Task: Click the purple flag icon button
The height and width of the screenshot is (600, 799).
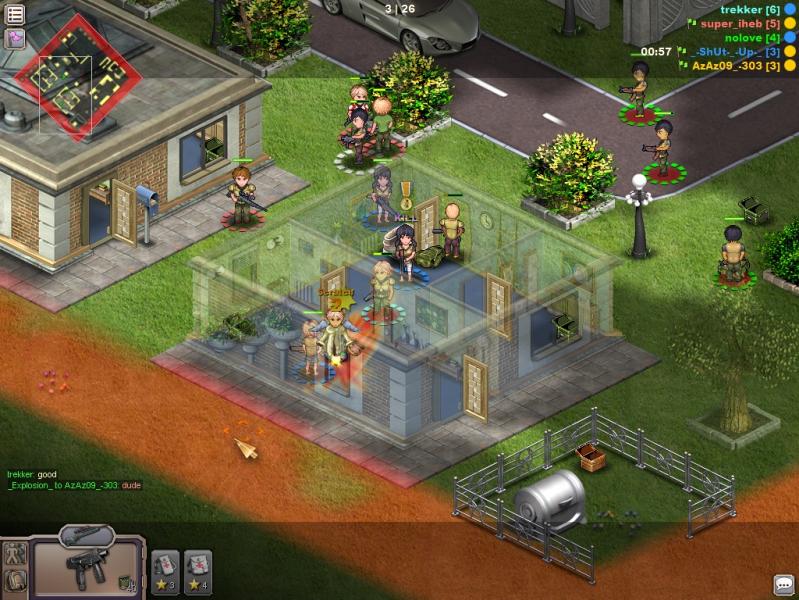Action: 15,38
